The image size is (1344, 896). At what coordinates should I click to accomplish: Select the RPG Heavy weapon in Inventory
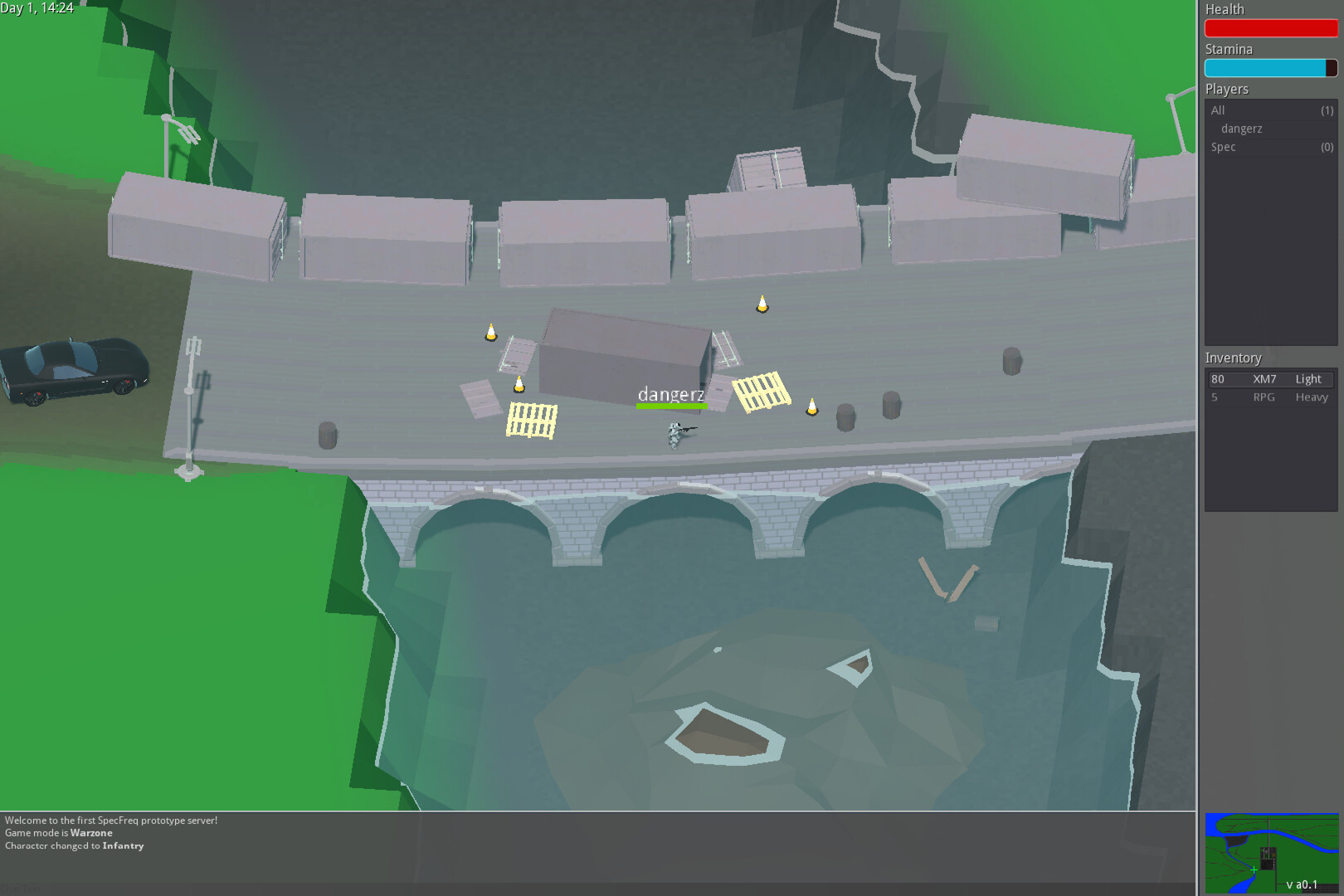(x=1269, y=397)
